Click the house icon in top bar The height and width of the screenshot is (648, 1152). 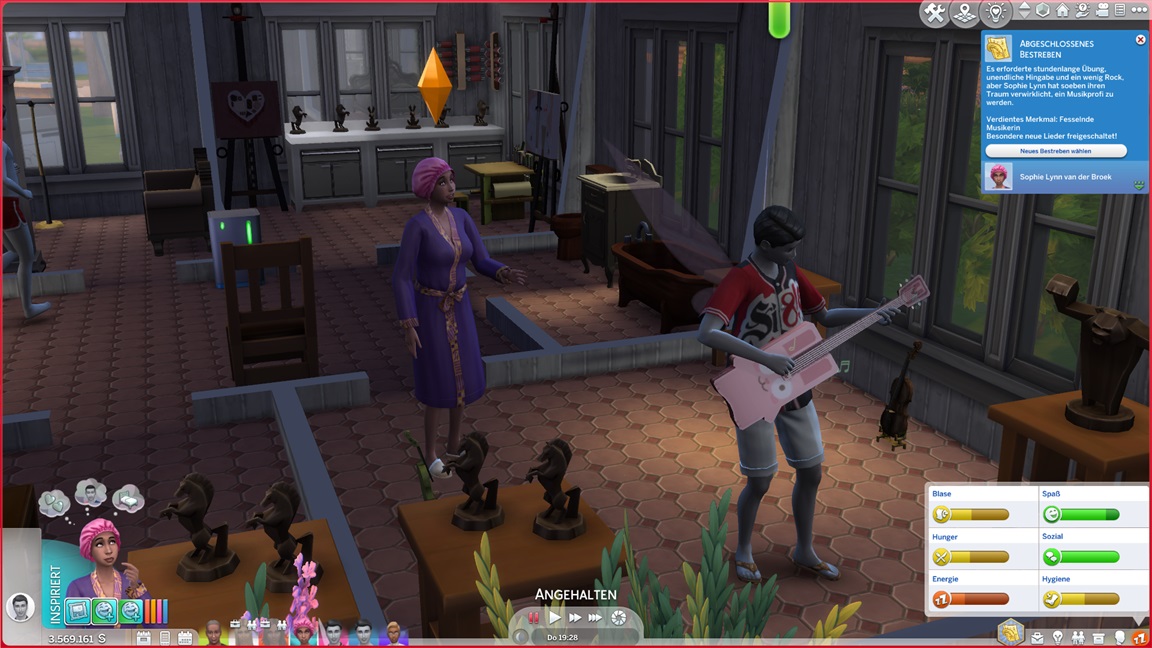tap(1062, 11)
